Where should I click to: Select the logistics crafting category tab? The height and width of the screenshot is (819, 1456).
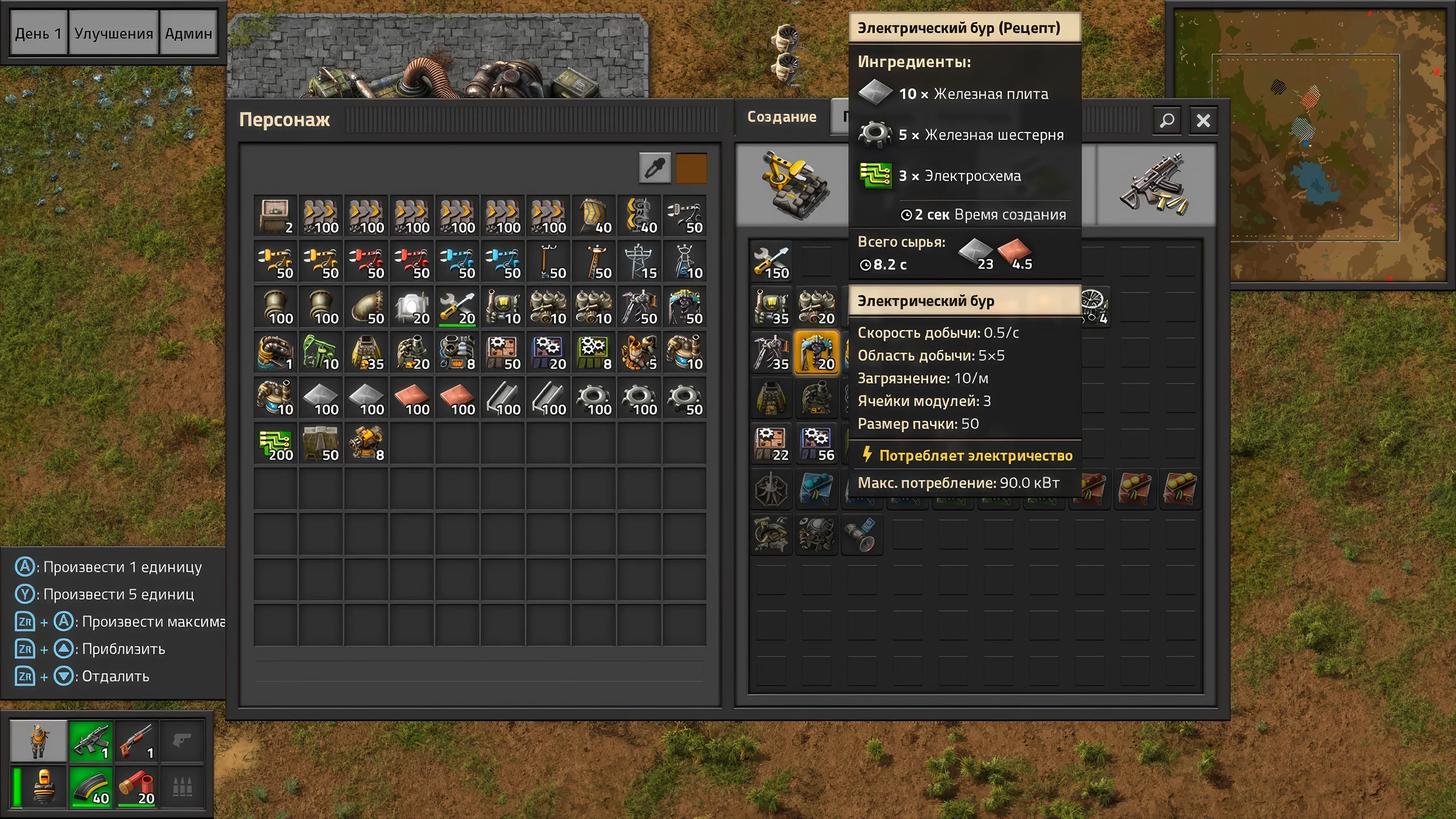(x=793, y=185)
